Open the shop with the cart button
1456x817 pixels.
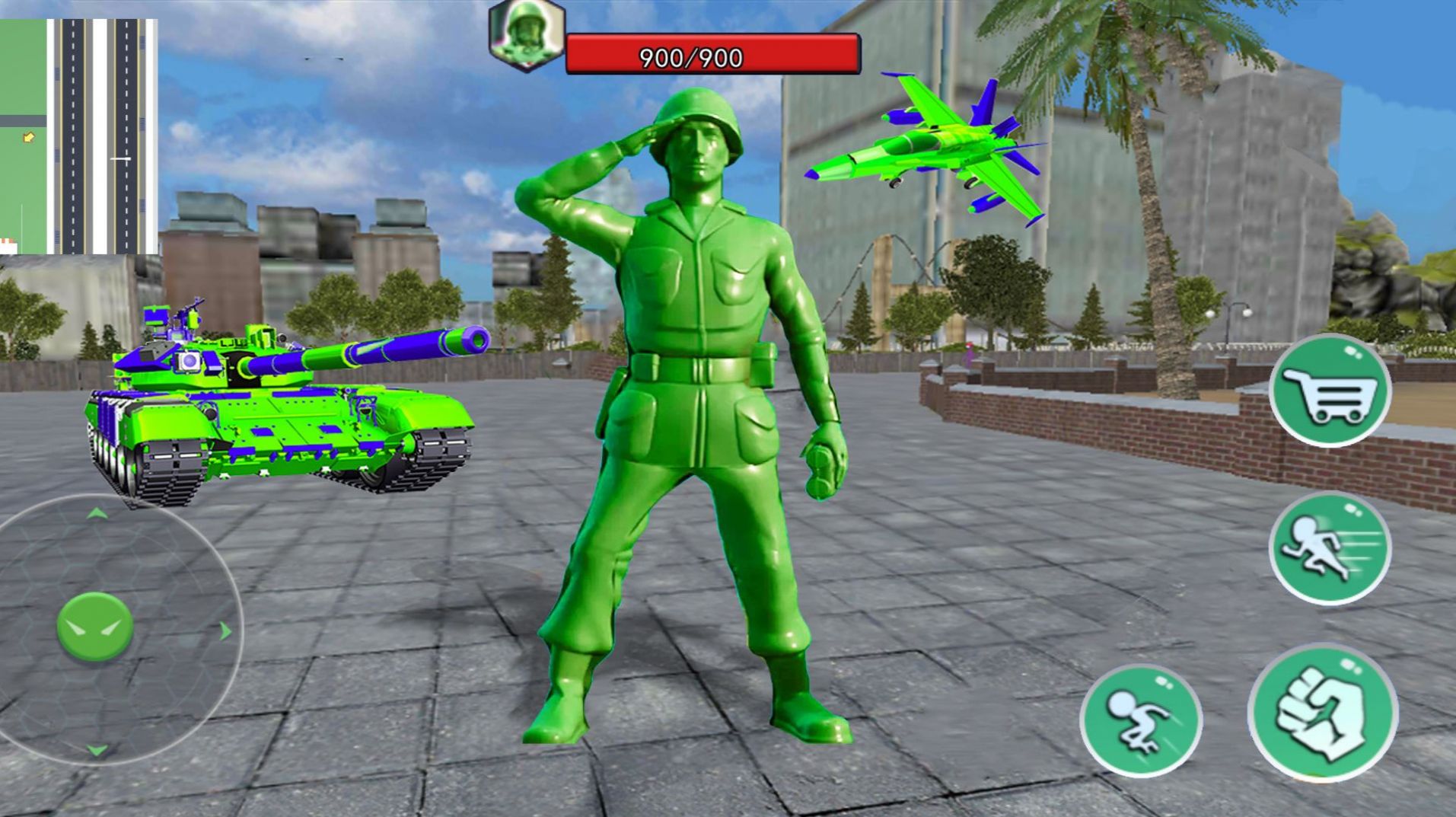[x=1329, y=391]
